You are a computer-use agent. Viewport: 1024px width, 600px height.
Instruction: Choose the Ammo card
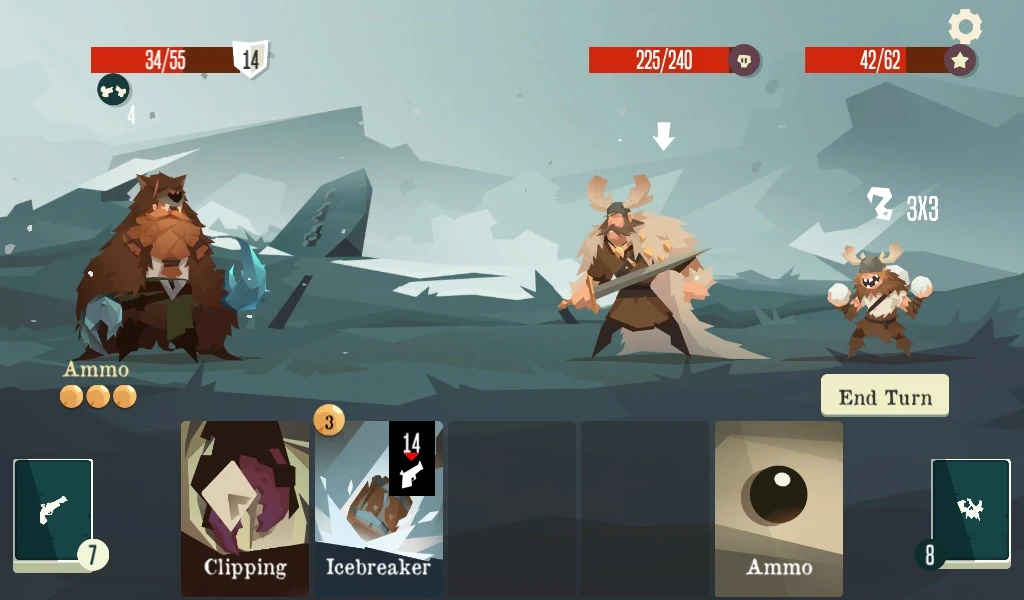click(778, 508)
